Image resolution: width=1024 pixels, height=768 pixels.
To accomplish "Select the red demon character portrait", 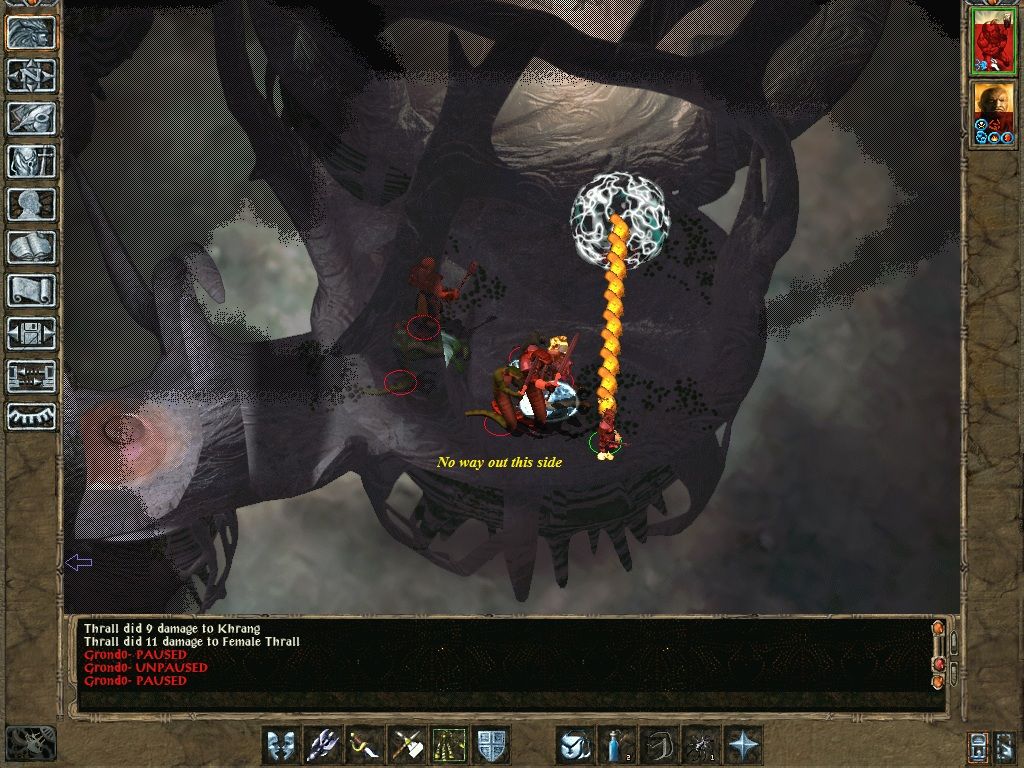I will click(994, 42).
